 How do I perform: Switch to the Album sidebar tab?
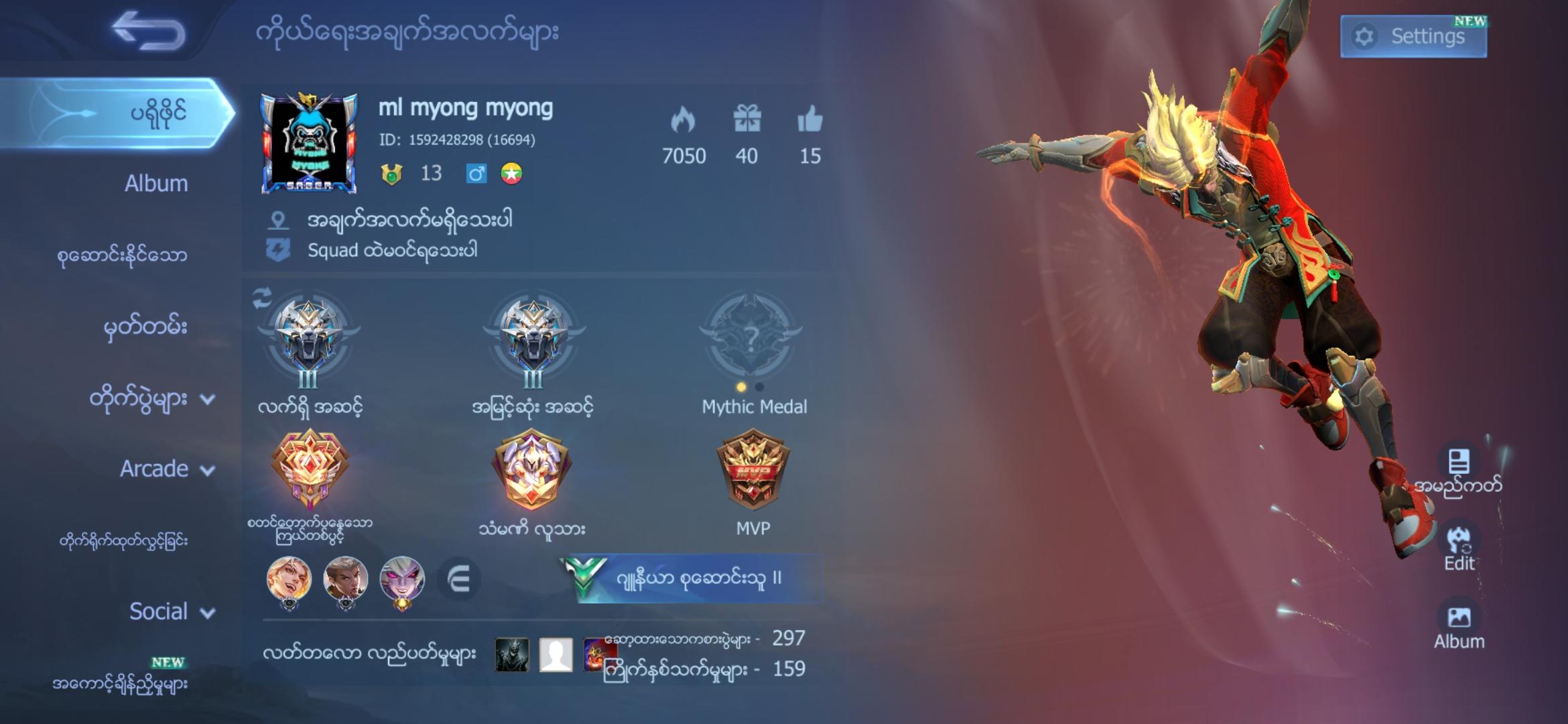tap(156, 183)
